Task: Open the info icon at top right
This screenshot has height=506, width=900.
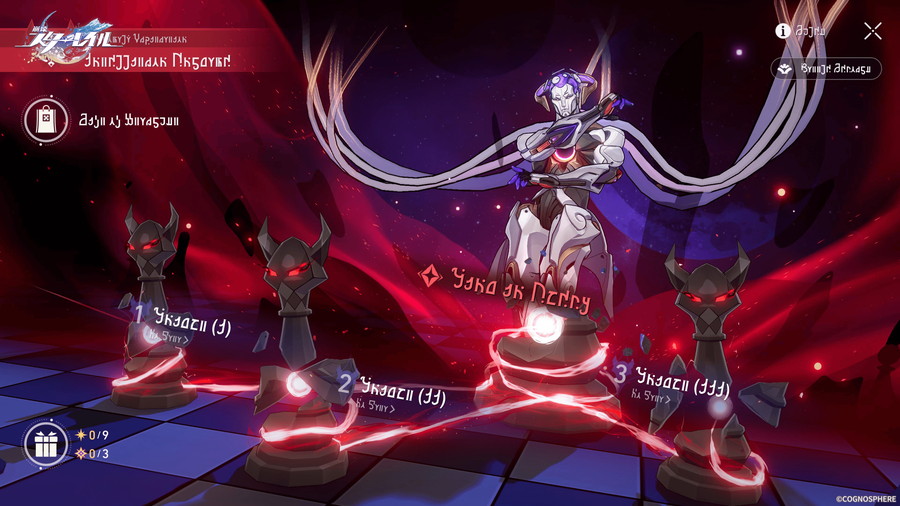Action: pyautogui.click(x=783, y=31)
